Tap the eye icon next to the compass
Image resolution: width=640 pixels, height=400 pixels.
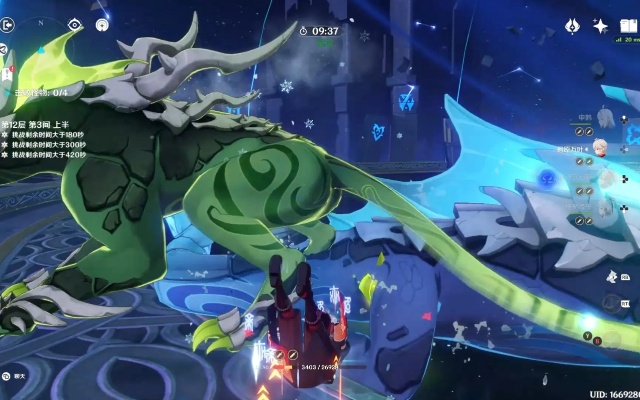point(75,24)
